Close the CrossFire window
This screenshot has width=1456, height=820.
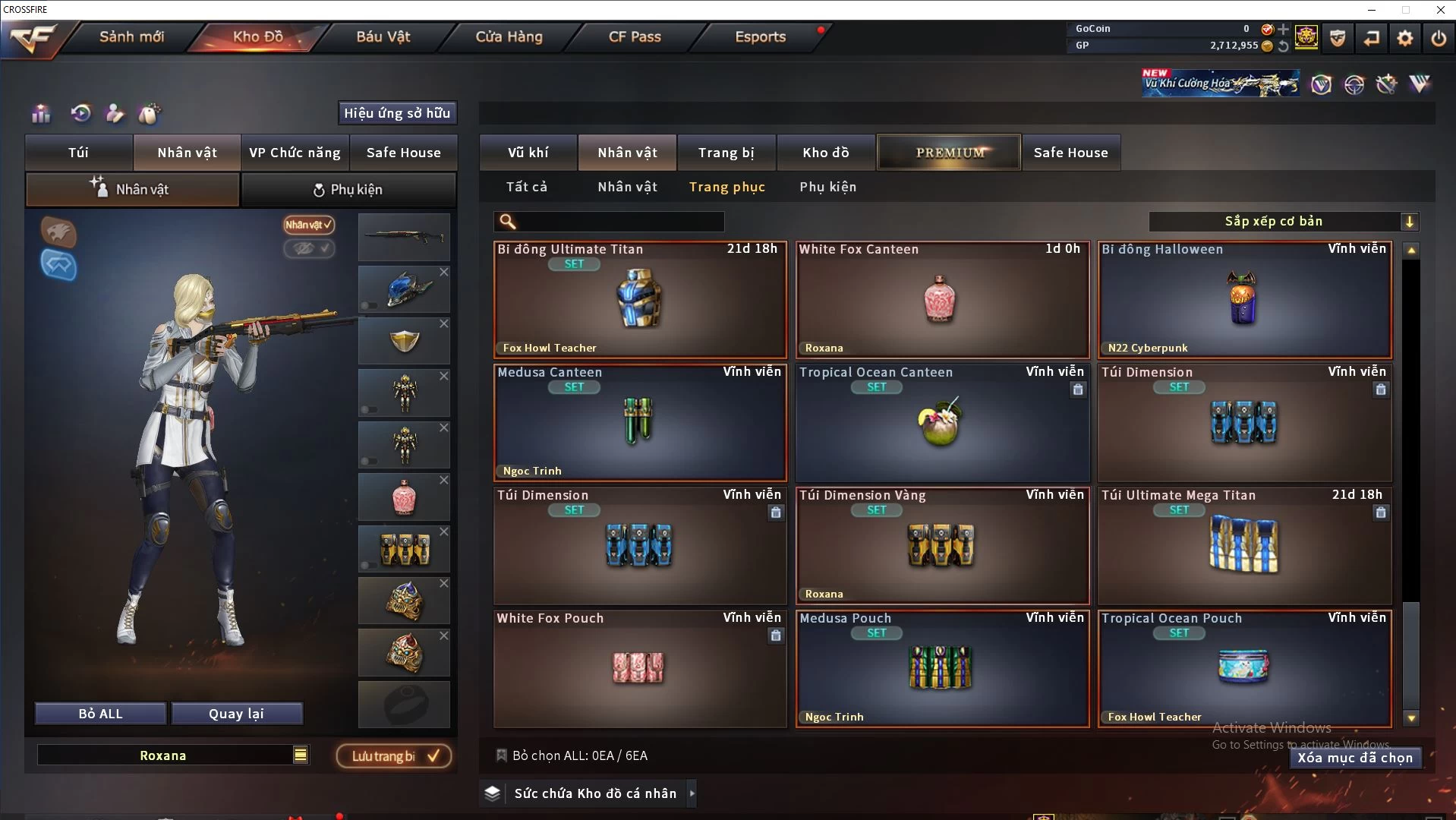click(x=1440, y=10)
